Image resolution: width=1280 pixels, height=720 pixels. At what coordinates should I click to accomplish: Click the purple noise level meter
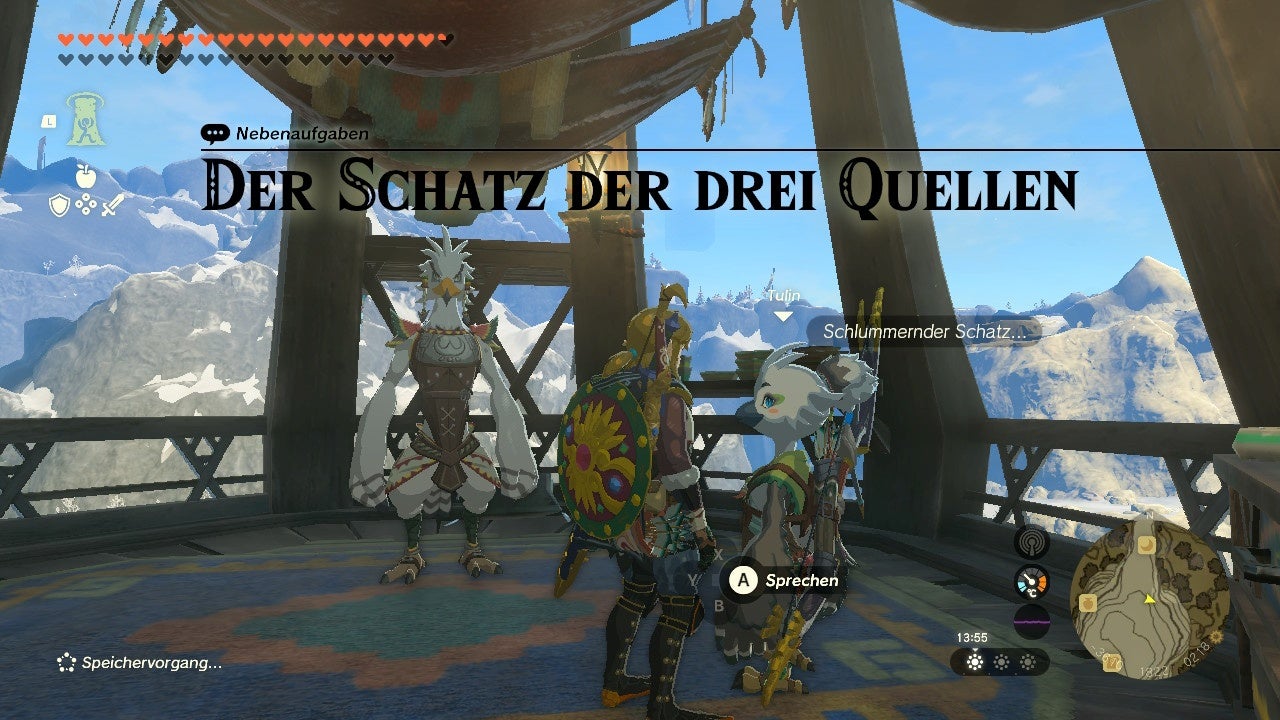point(1032,622)
